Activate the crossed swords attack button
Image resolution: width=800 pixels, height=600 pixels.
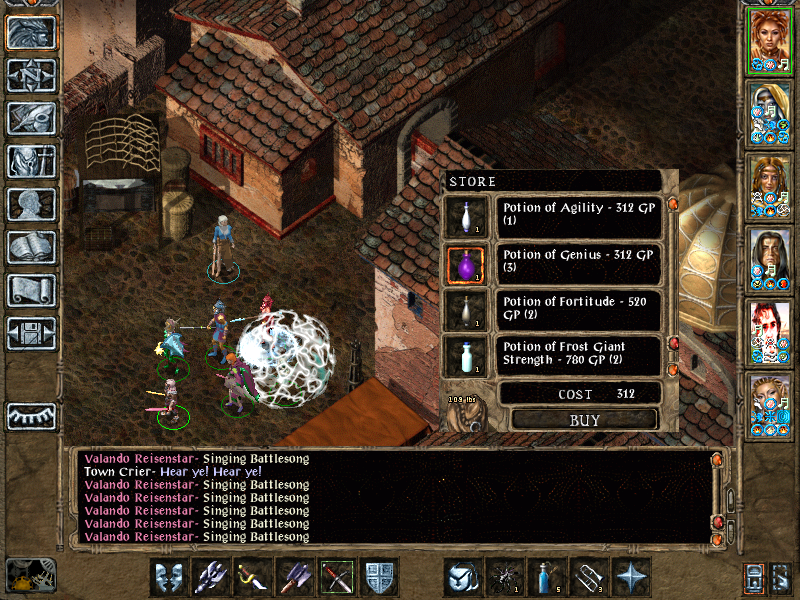pyautogui.click(x=337, y=577)
